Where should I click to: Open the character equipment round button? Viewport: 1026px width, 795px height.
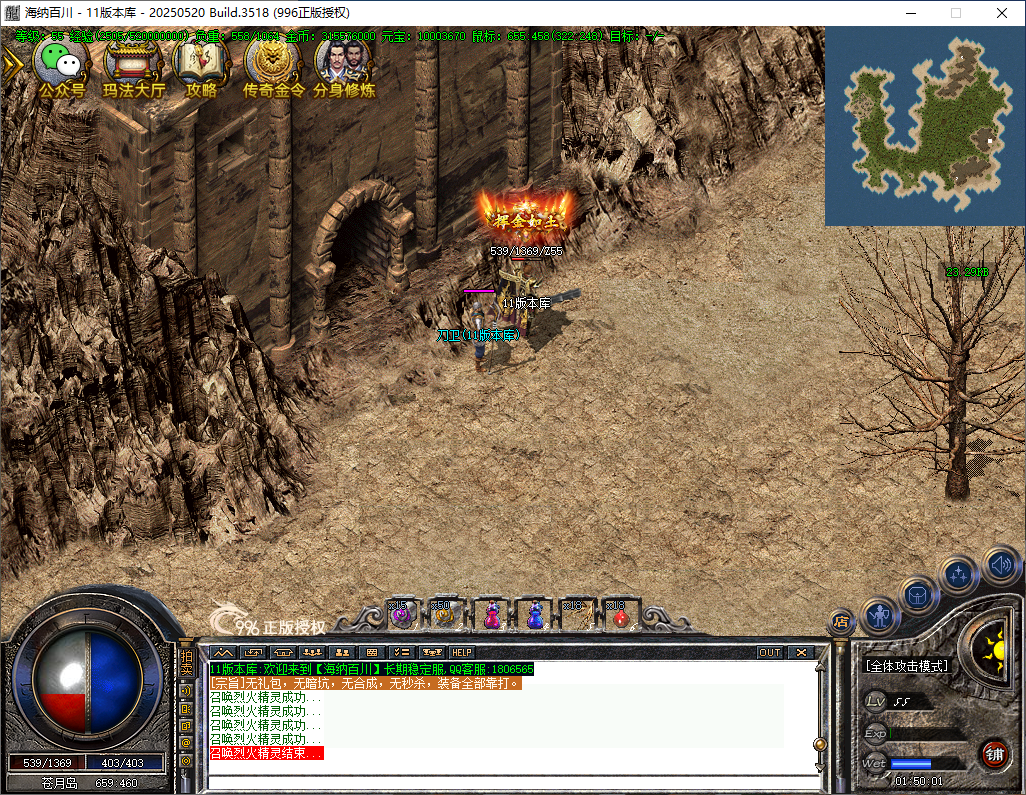[879, 617]
